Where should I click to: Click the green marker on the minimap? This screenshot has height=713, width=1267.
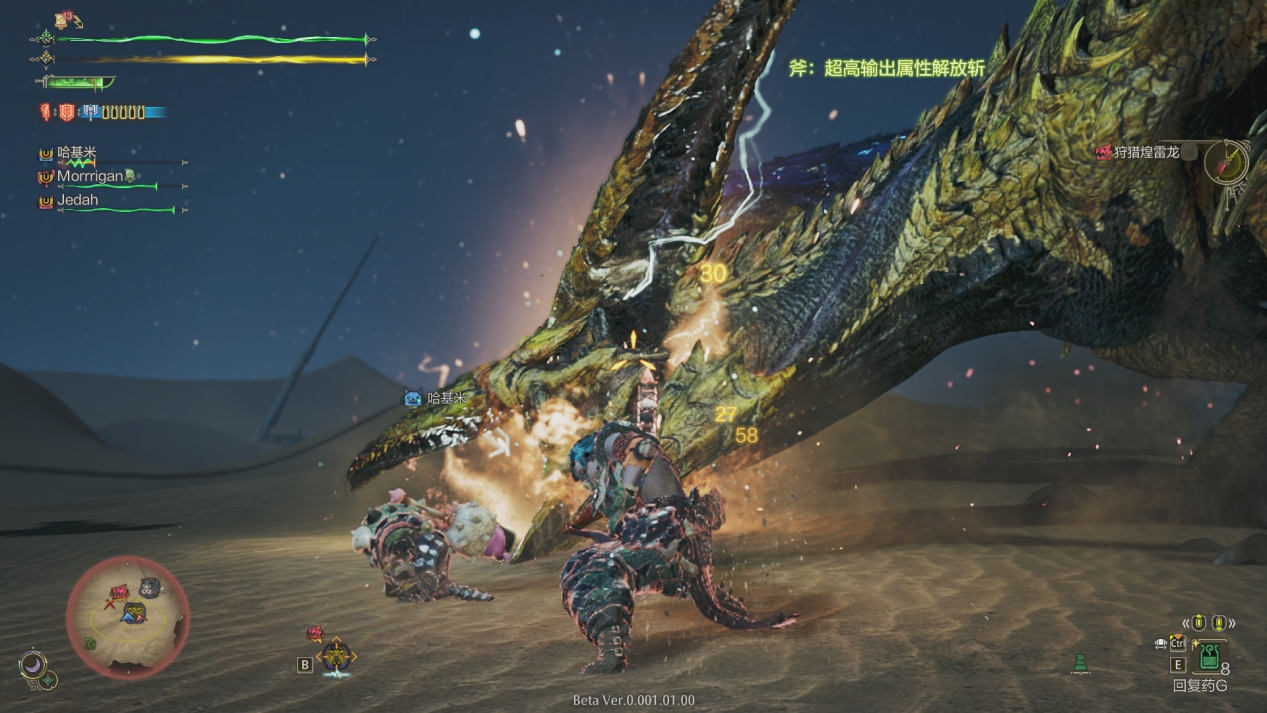(x=90, y=644)
